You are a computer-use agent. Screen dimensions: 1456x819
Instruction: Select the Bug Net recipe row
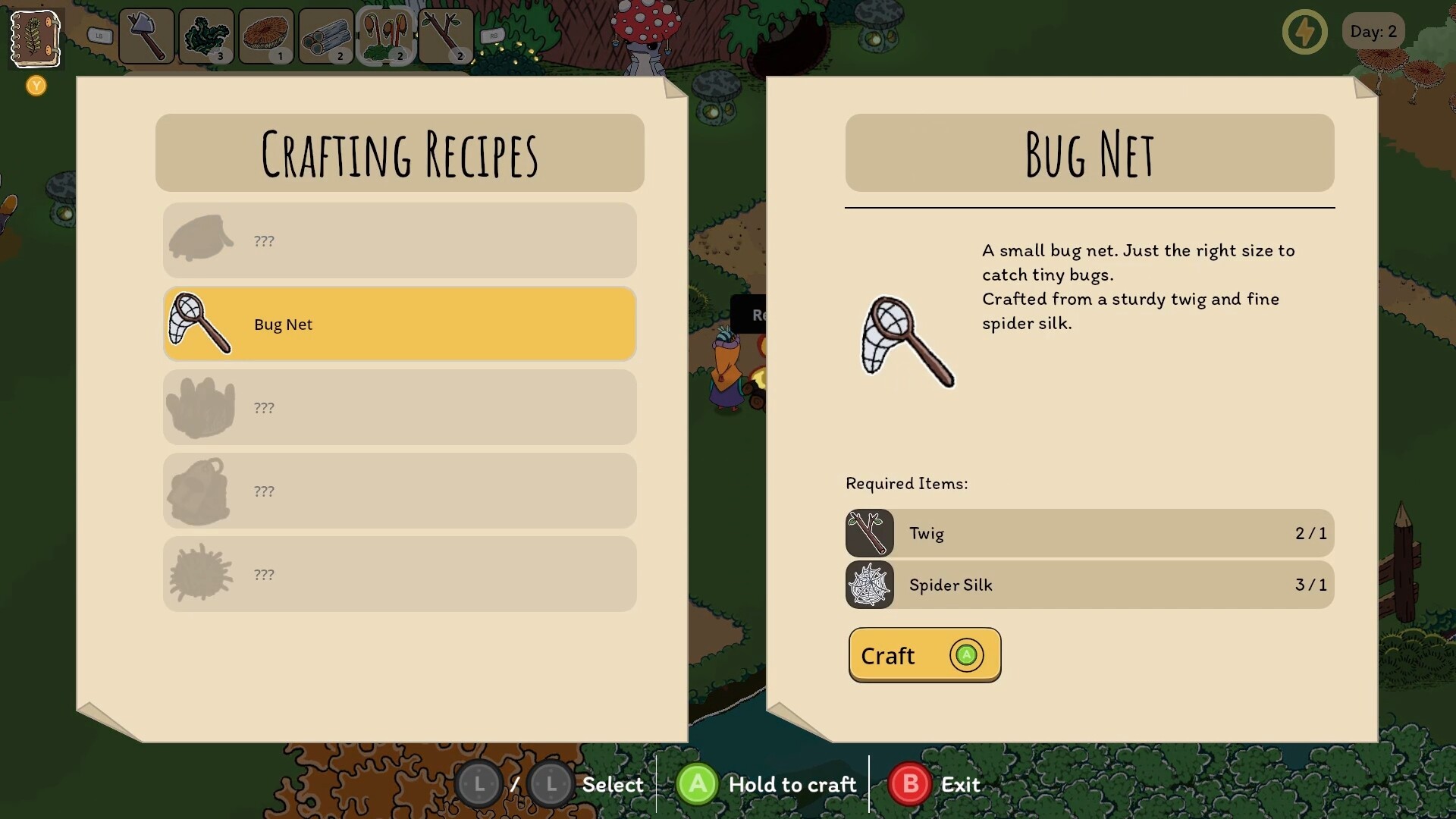click(x=400, y=325)
